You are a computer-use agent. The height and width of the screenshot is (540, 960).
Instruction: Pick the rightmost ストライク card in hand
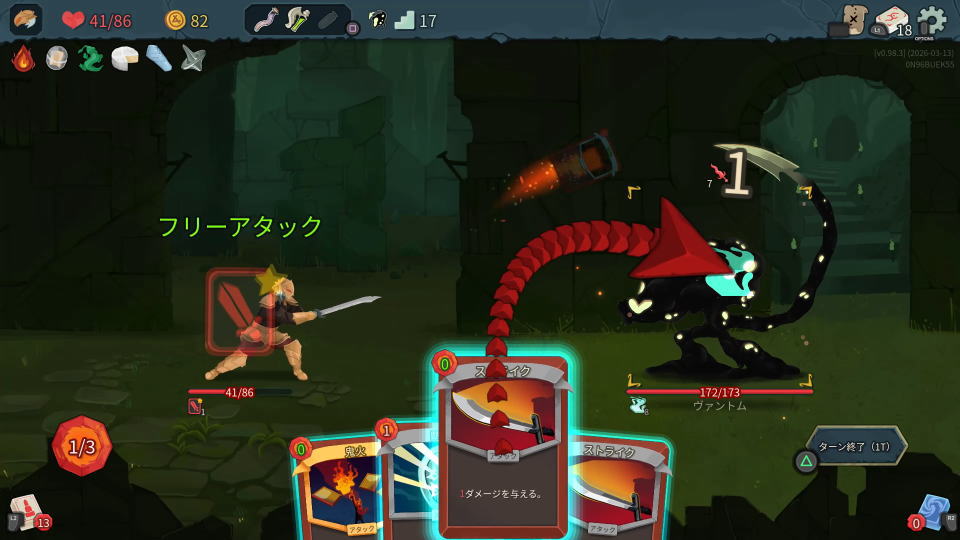[x=620, y=490]
